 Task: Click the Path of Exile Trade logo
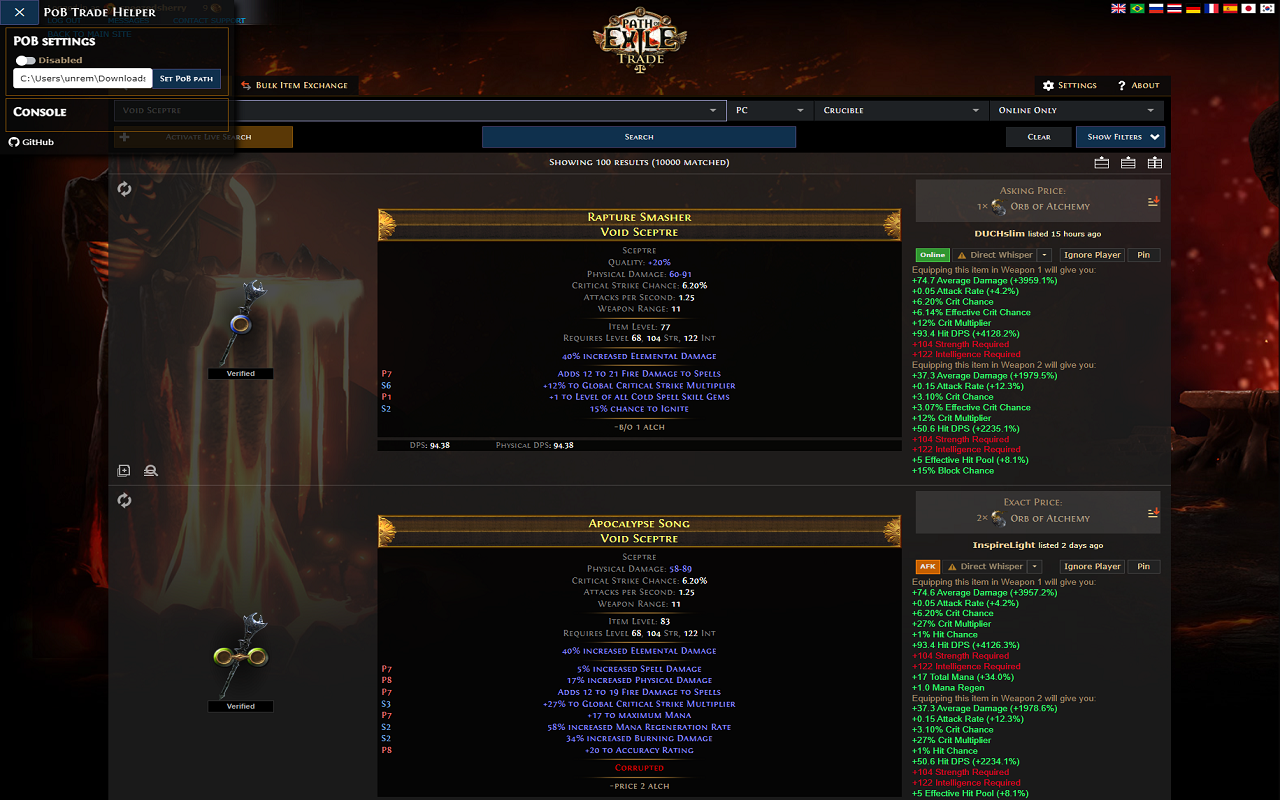[640, 40]
